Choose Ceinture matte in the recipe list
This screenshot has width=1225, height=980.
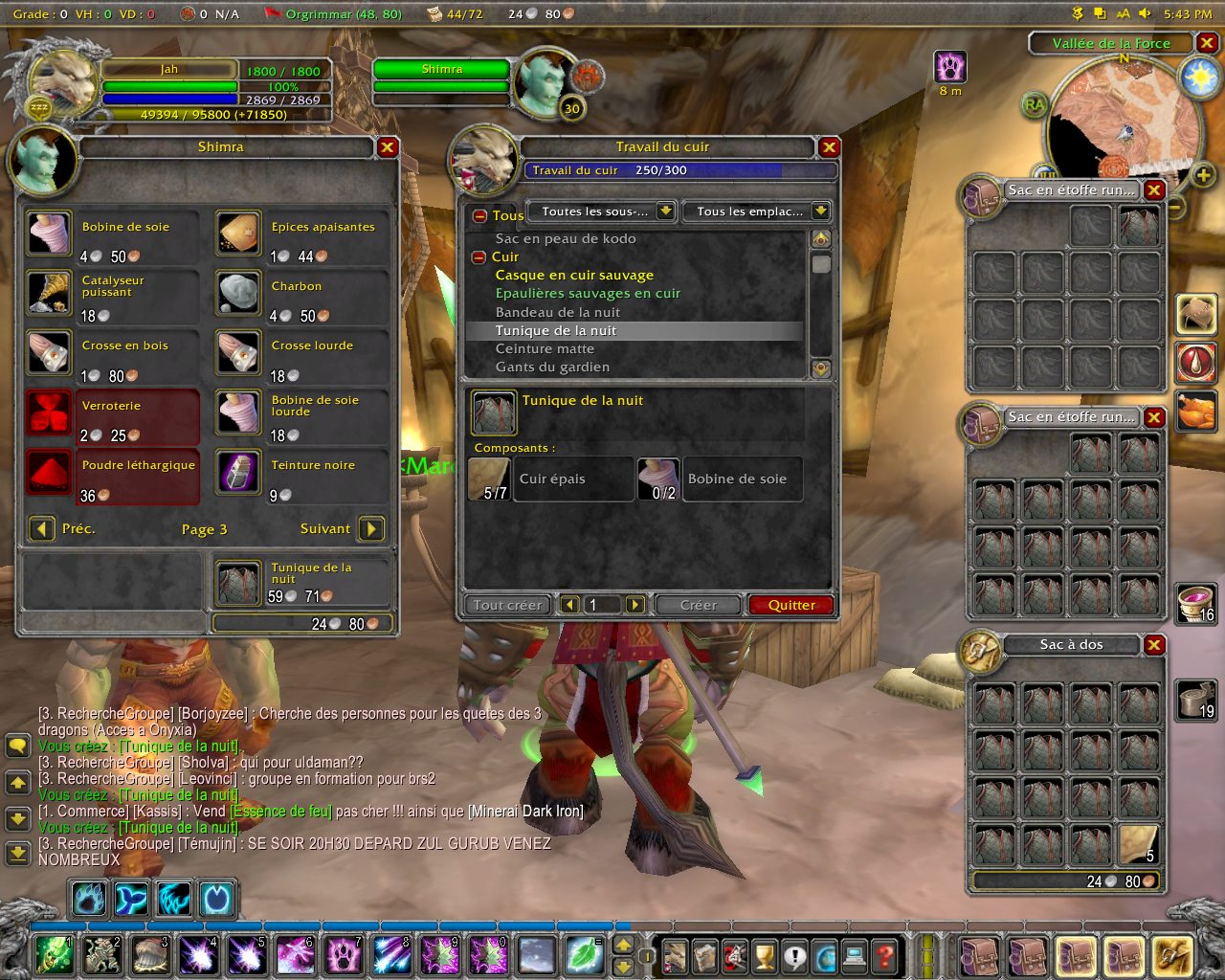(x=545, y=348)
